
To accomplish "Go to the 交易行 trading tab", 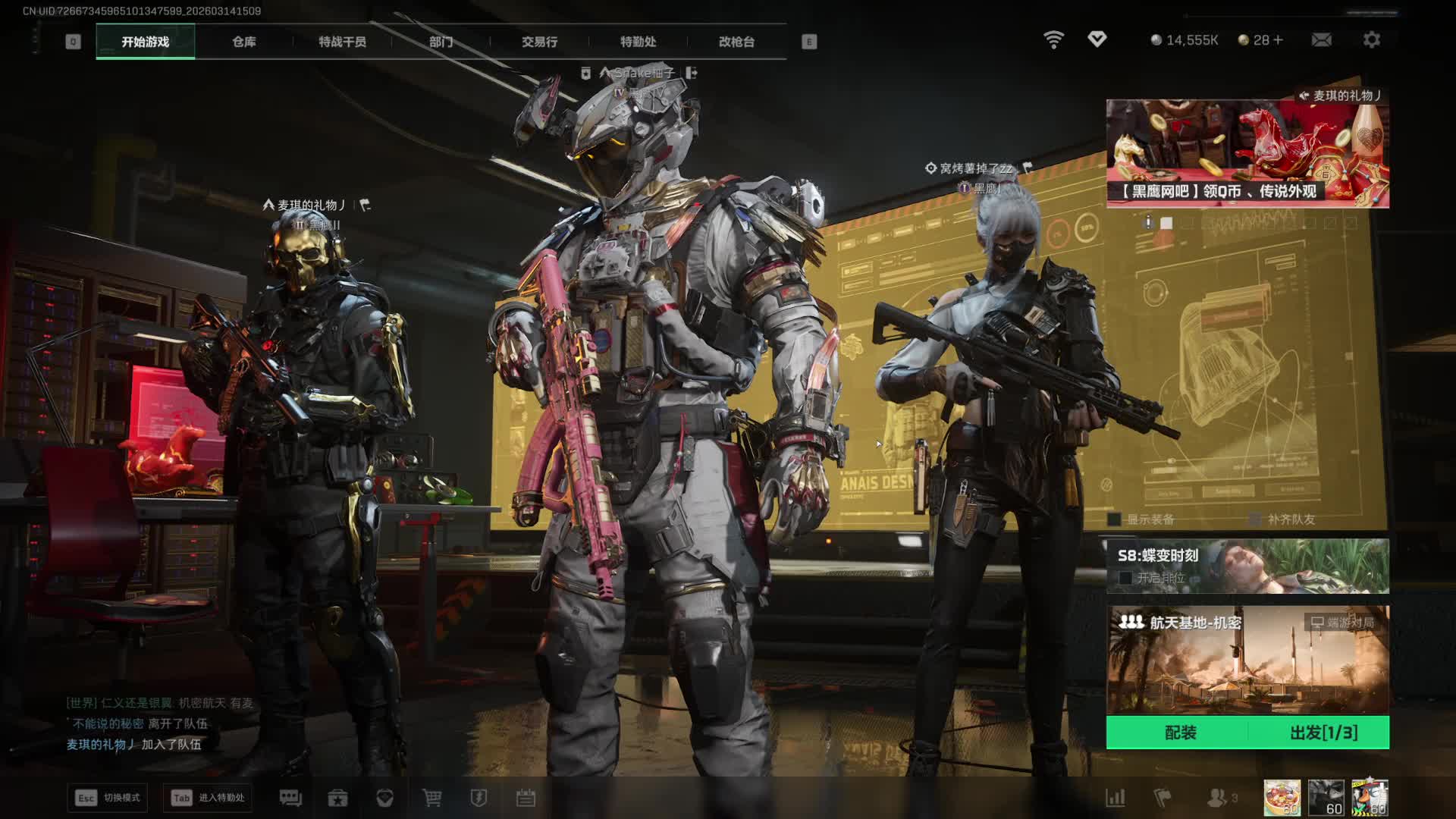I will tap(539, 42).
